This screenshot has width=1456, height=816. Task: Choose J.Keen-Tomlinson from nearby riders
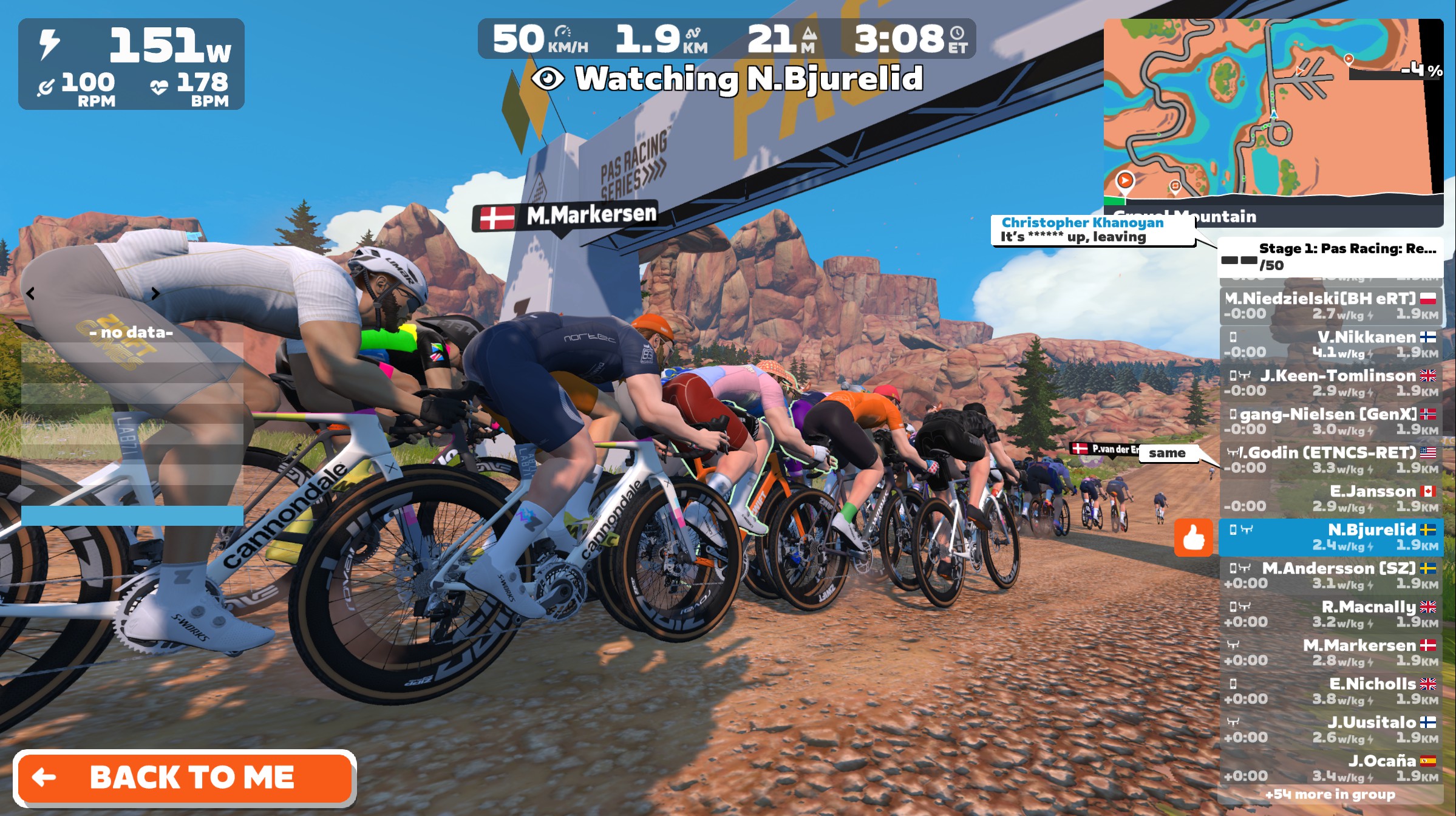pos(1330,382)
